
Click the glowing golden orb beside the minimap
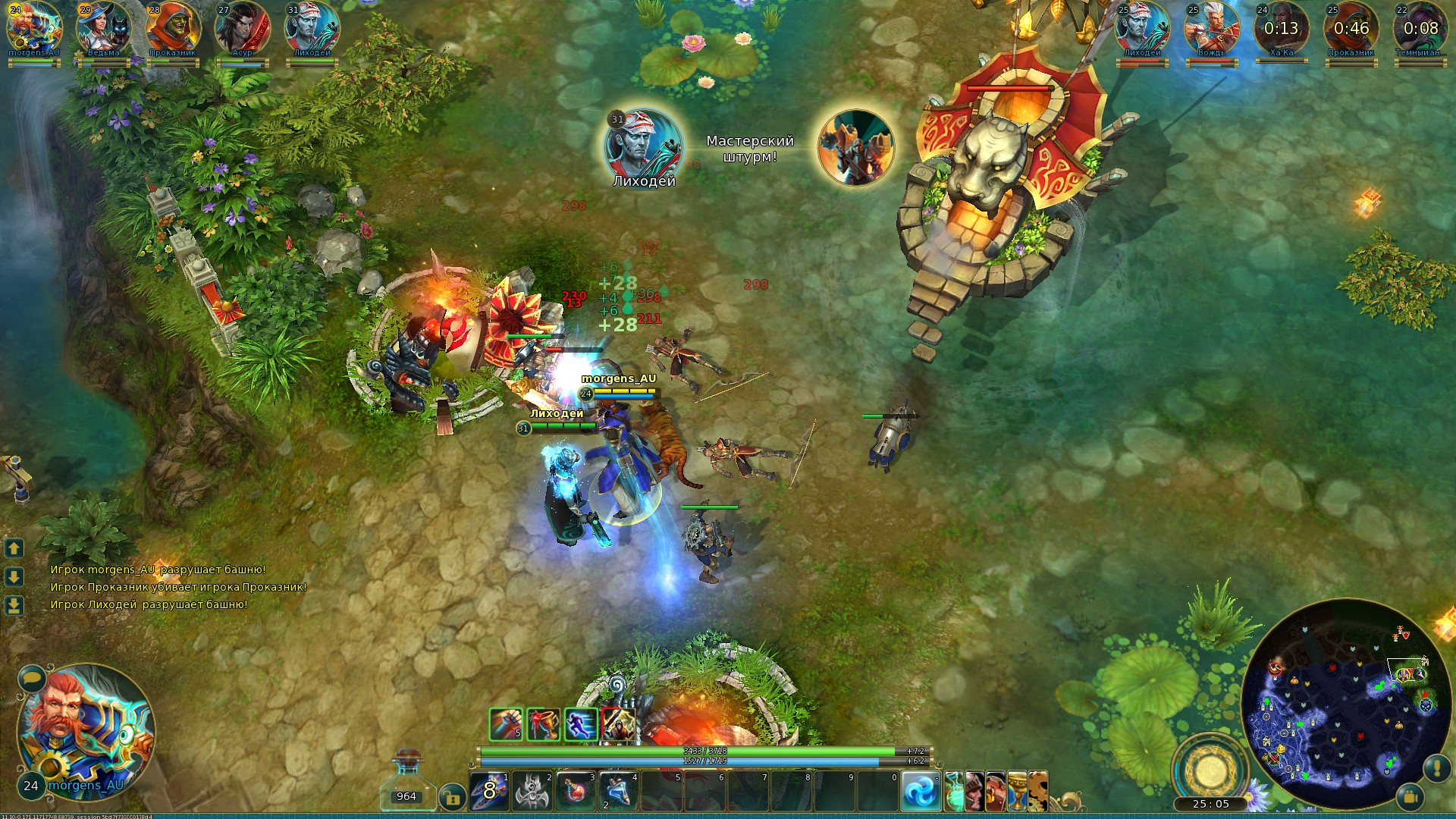[x=1210, y=770]
